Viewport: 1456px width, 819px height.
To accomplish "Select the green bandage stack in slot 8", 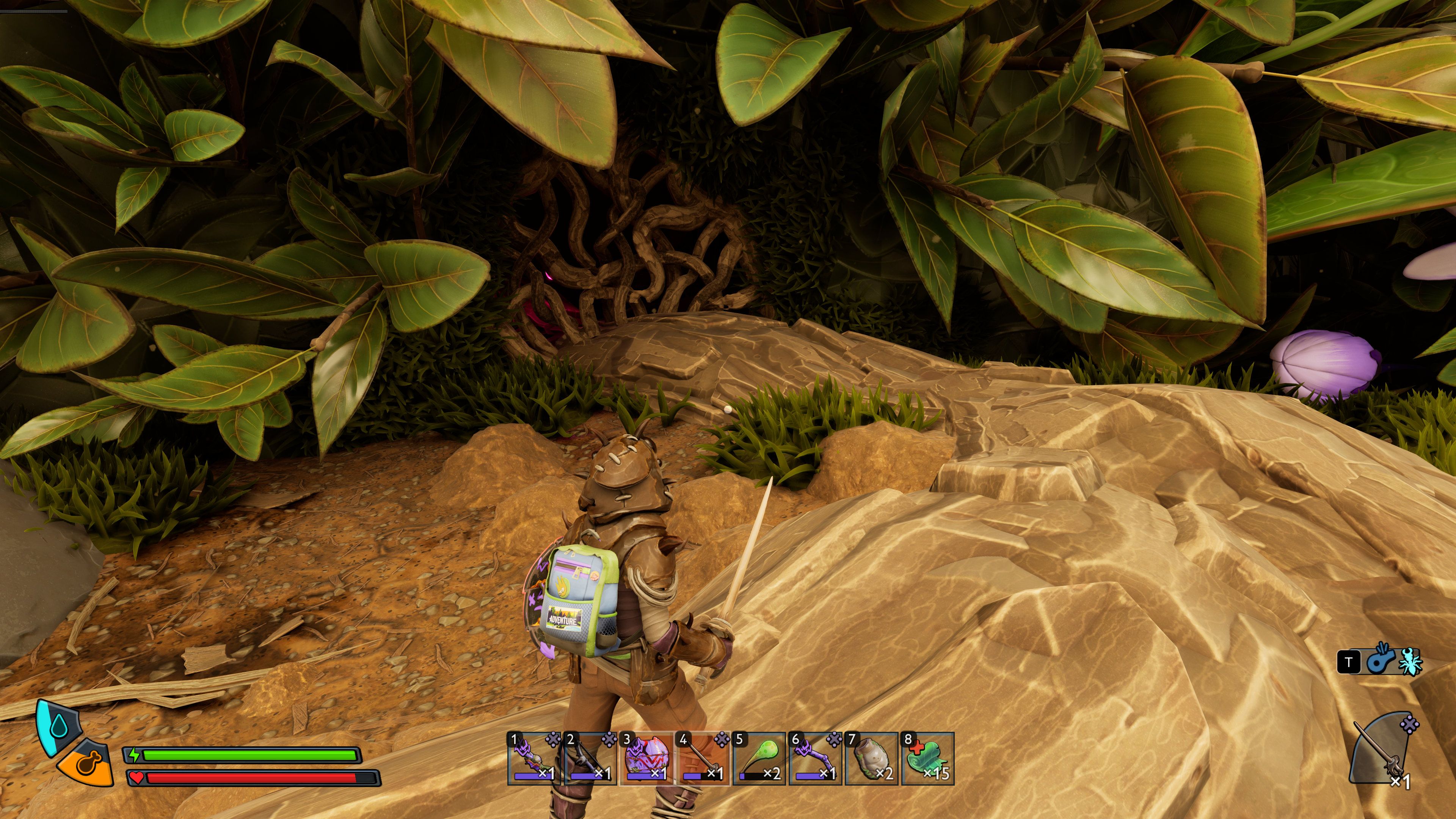I will [x=927, y=758].
